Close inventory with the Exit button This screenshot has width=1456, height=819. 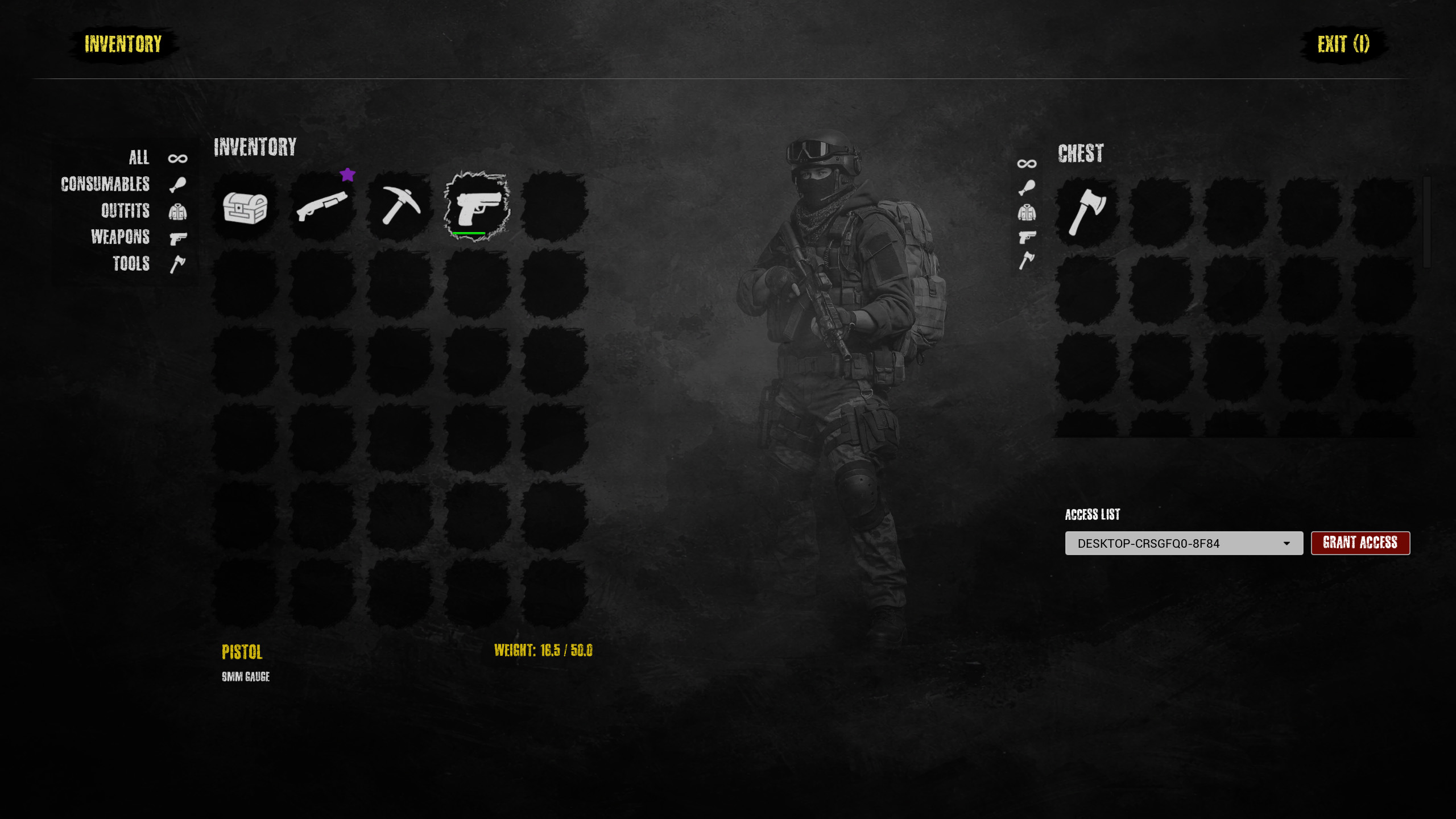tap(1343, 44)
